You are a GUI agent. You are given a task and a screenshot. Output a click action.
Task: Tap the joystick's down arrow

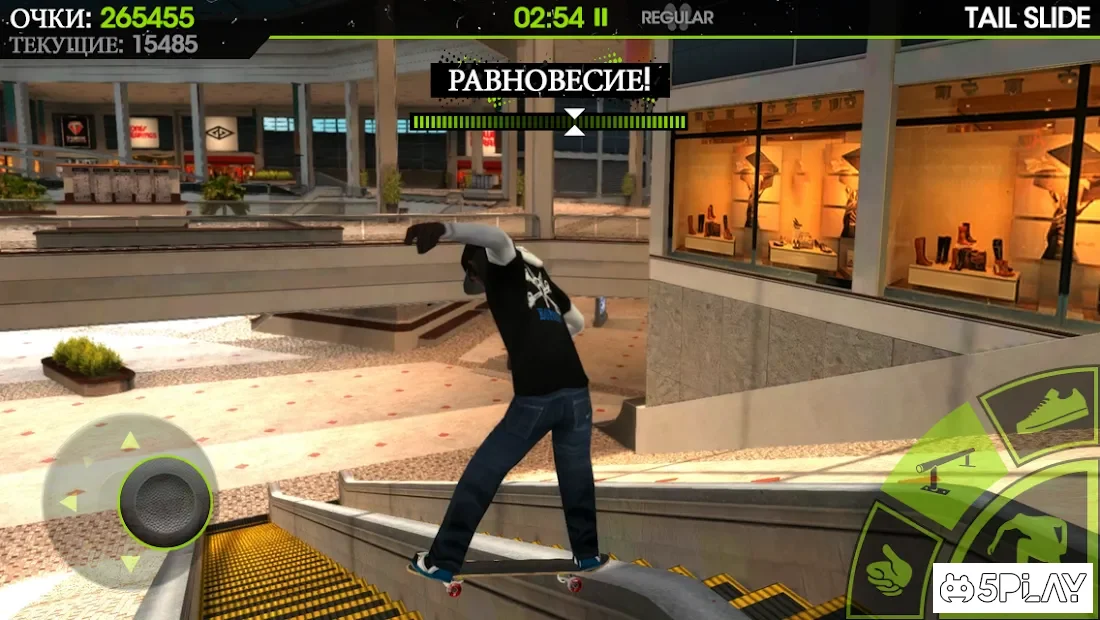point(130,564)
